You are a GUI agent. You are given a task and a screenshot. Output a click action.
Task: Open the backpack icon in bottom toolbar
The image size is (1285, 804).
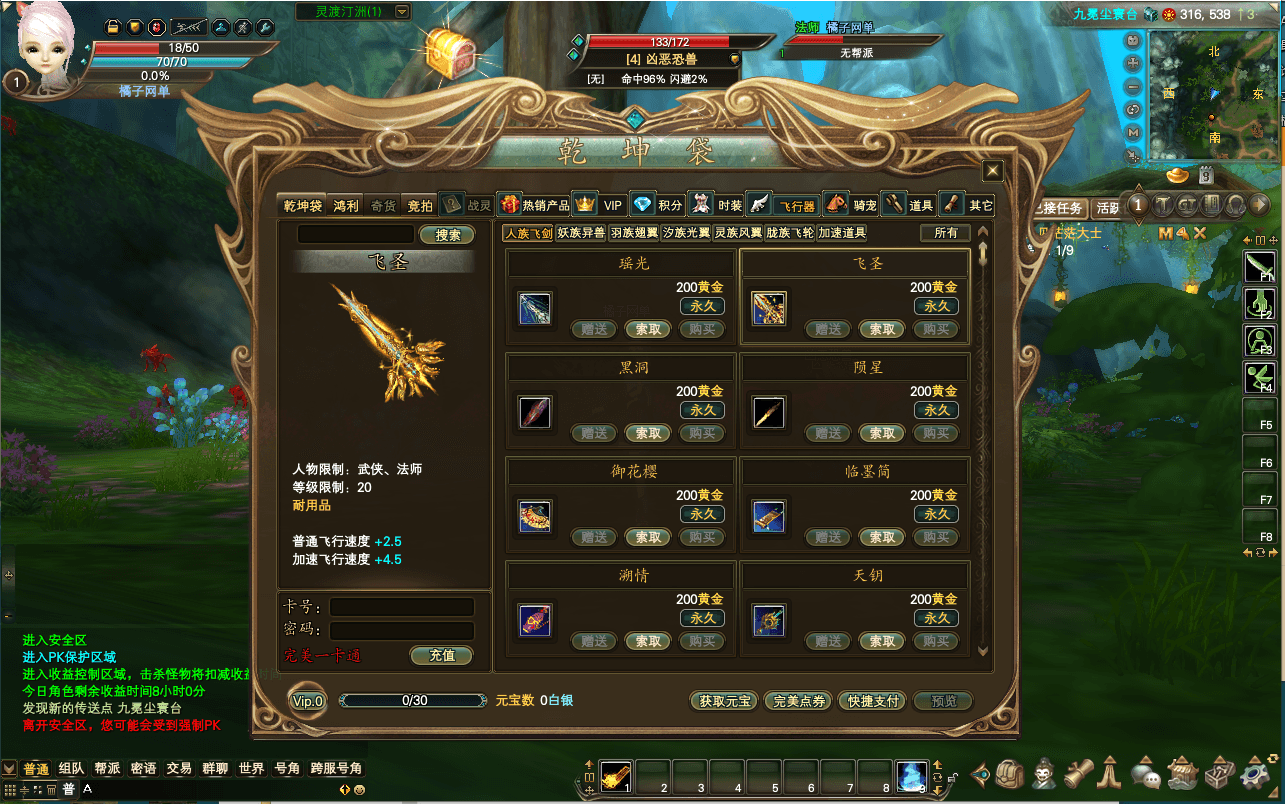click(x=1010, y=775)
